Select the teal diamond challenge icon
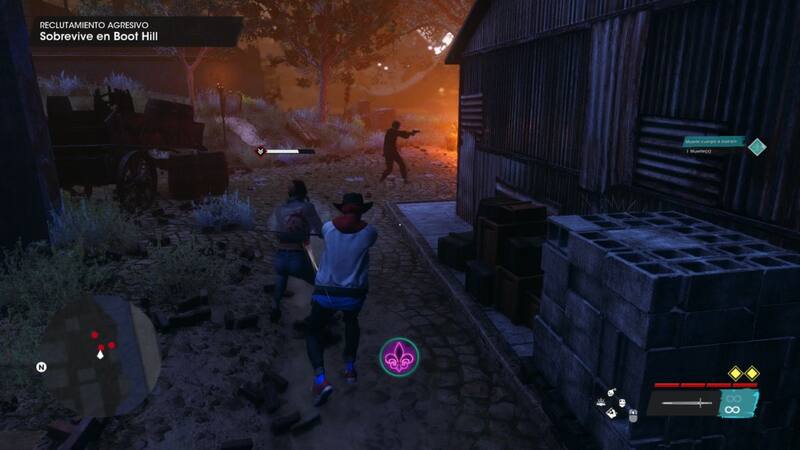800x450 pixels. tap(758, 146)
